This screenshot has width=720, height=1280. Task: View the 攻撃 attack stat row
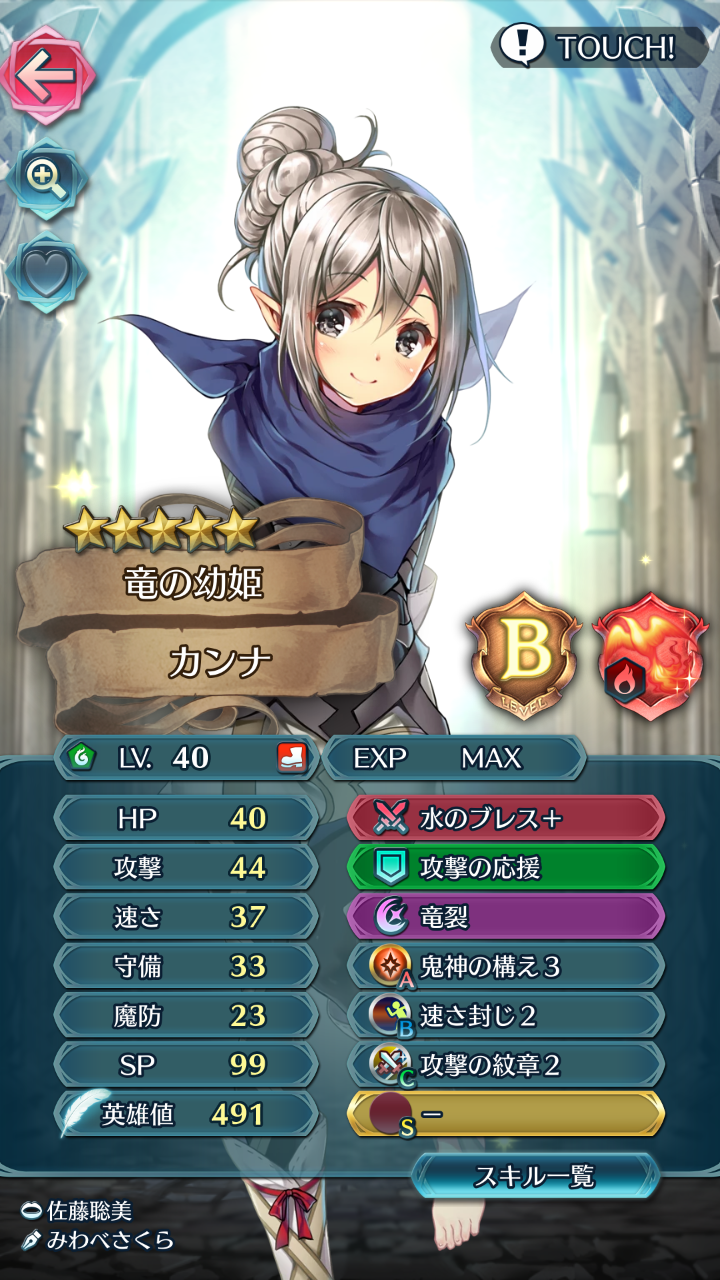[x=186, y=868]
